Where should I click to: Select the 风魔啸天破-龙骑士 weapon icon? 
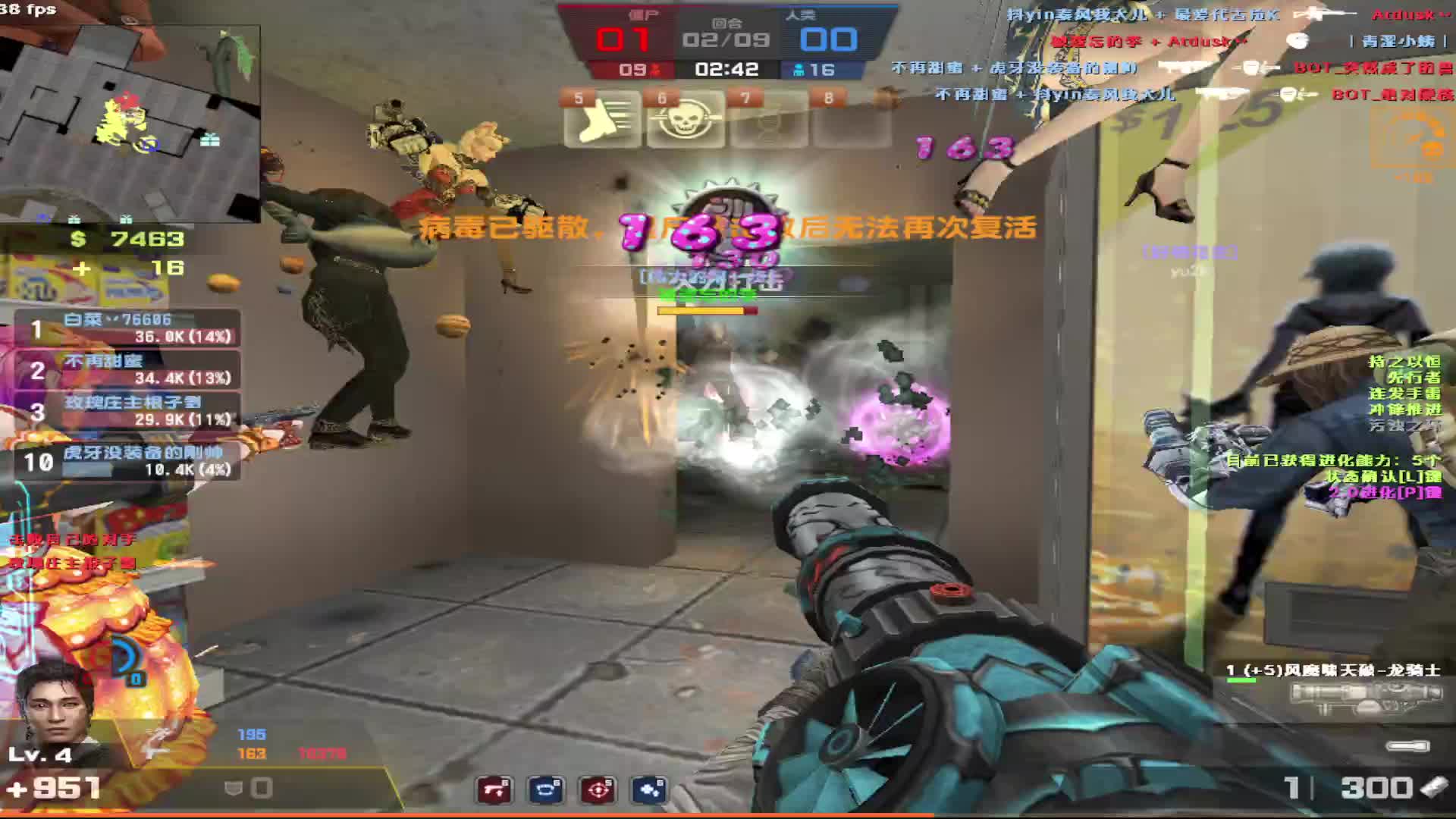(1365, 698)
